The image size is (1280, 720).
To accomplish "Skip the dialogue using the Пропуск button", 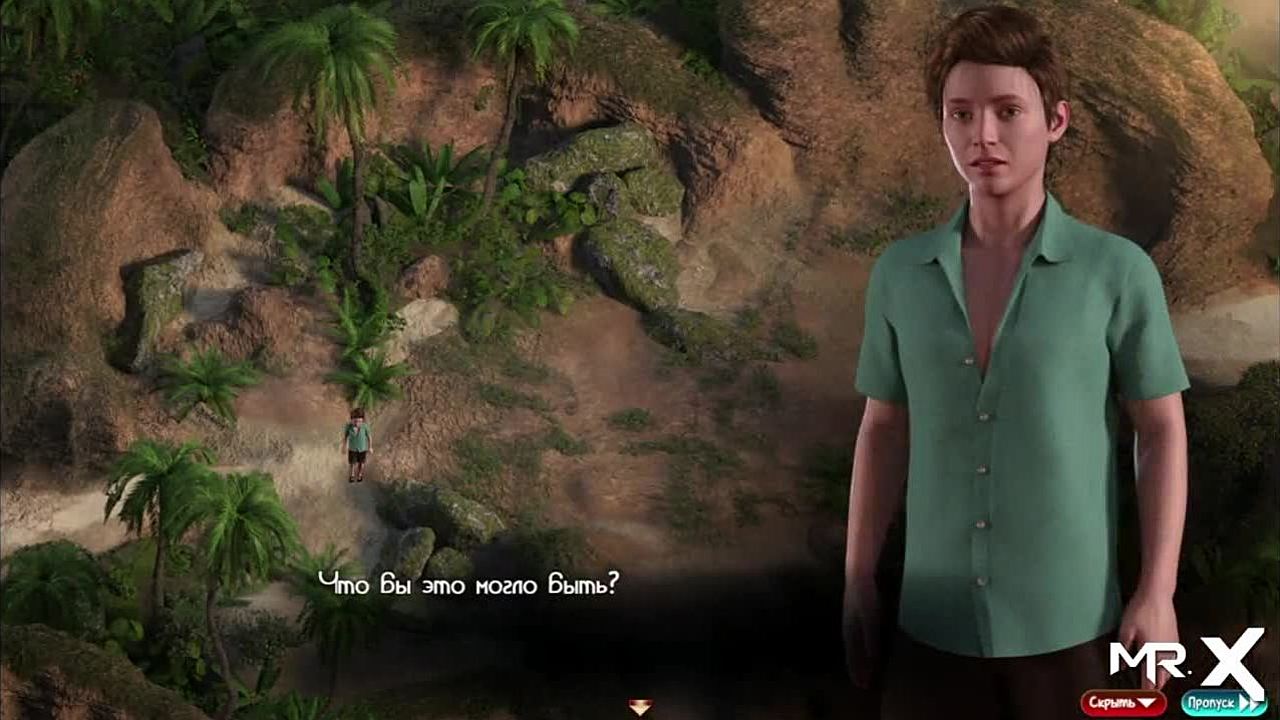I will (1223, 702).
